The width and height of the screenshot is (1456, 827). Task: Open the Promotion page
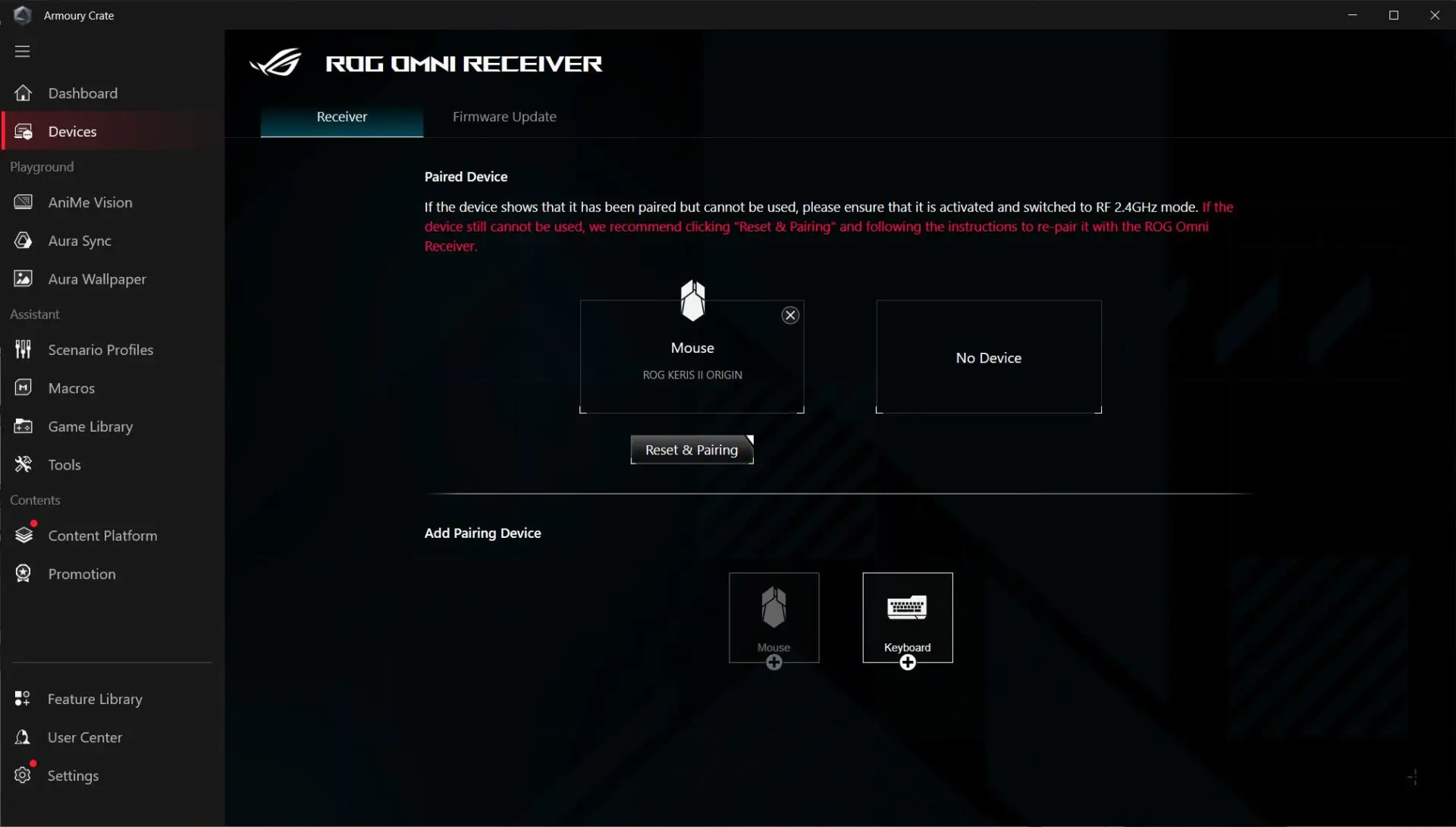point(82,574)
